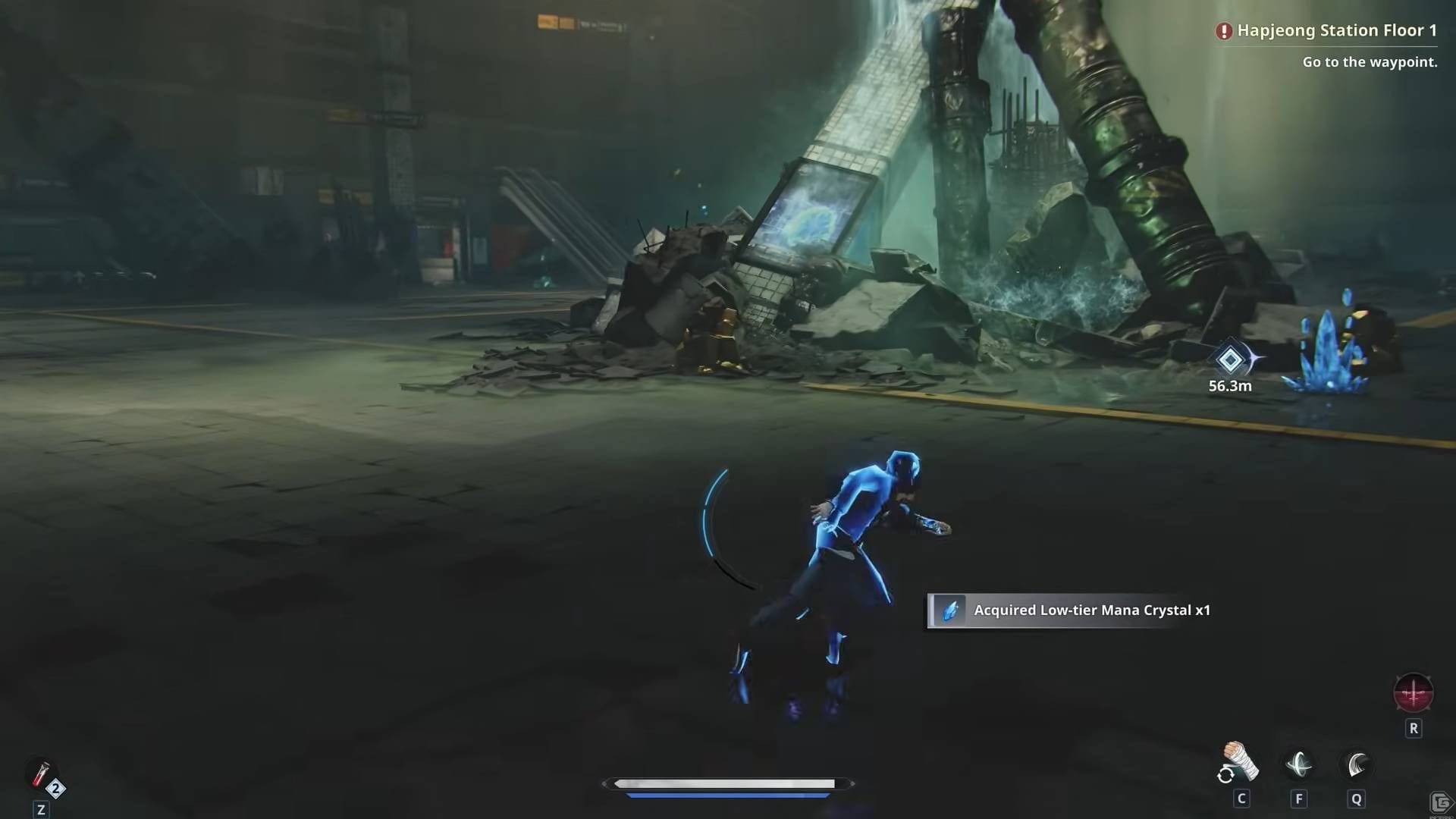Click the alert icon beside Hapjeong Station Floor 1

(x=1224, y=31)
